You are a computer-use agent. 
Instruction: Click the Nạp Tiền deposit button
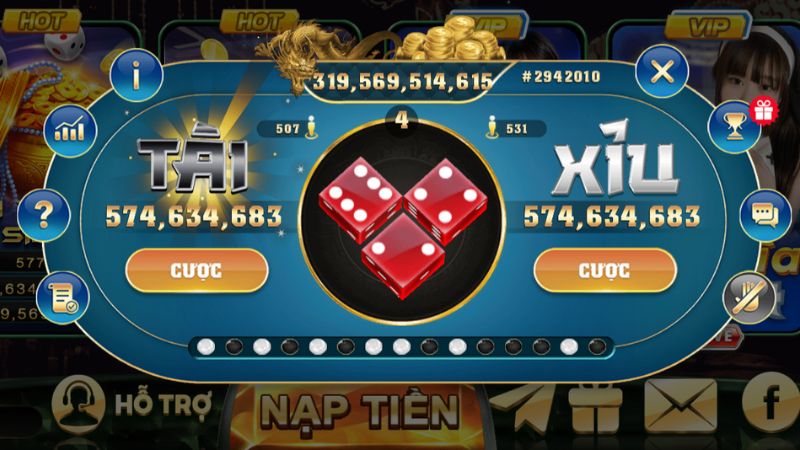[360, 409]
